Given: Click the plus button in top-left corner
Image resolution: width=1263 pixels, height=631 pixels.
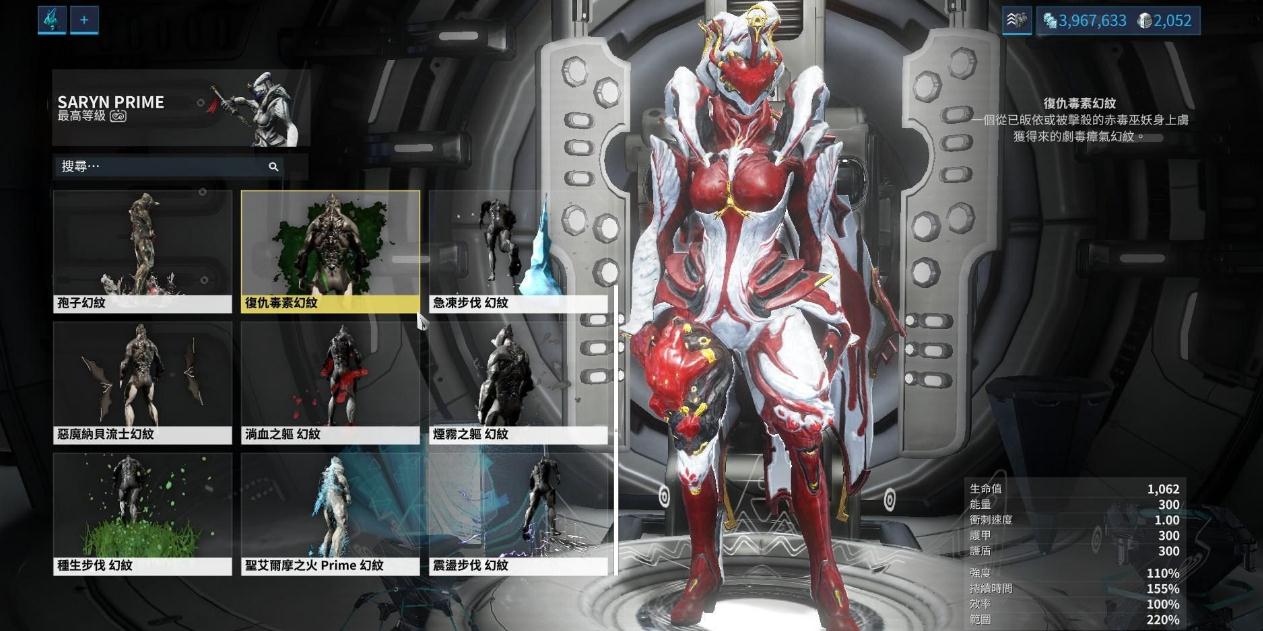Looking at the screenshot, I should click(x=84, y=19).
